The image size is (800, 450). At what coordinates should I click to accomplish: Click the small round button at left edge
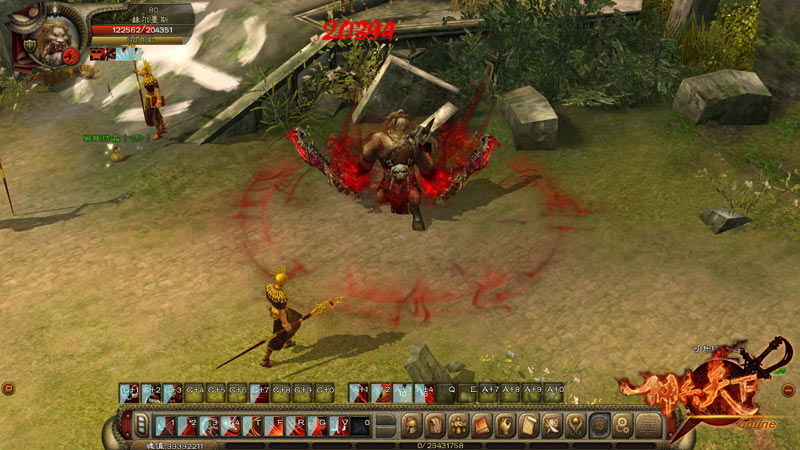click(8, 387)
